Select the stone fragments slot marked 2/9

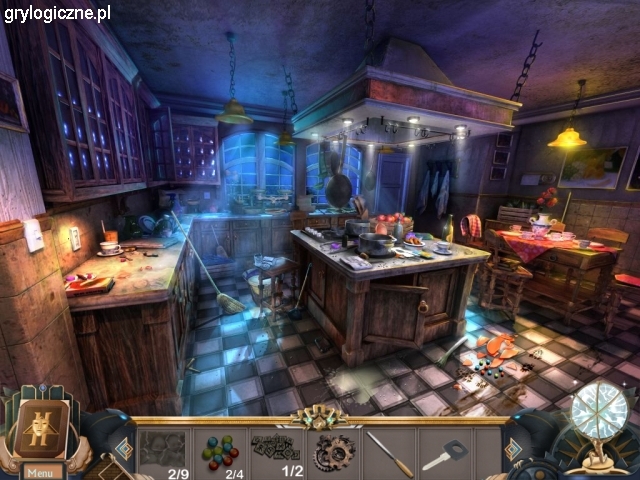(x=165, y=452)
